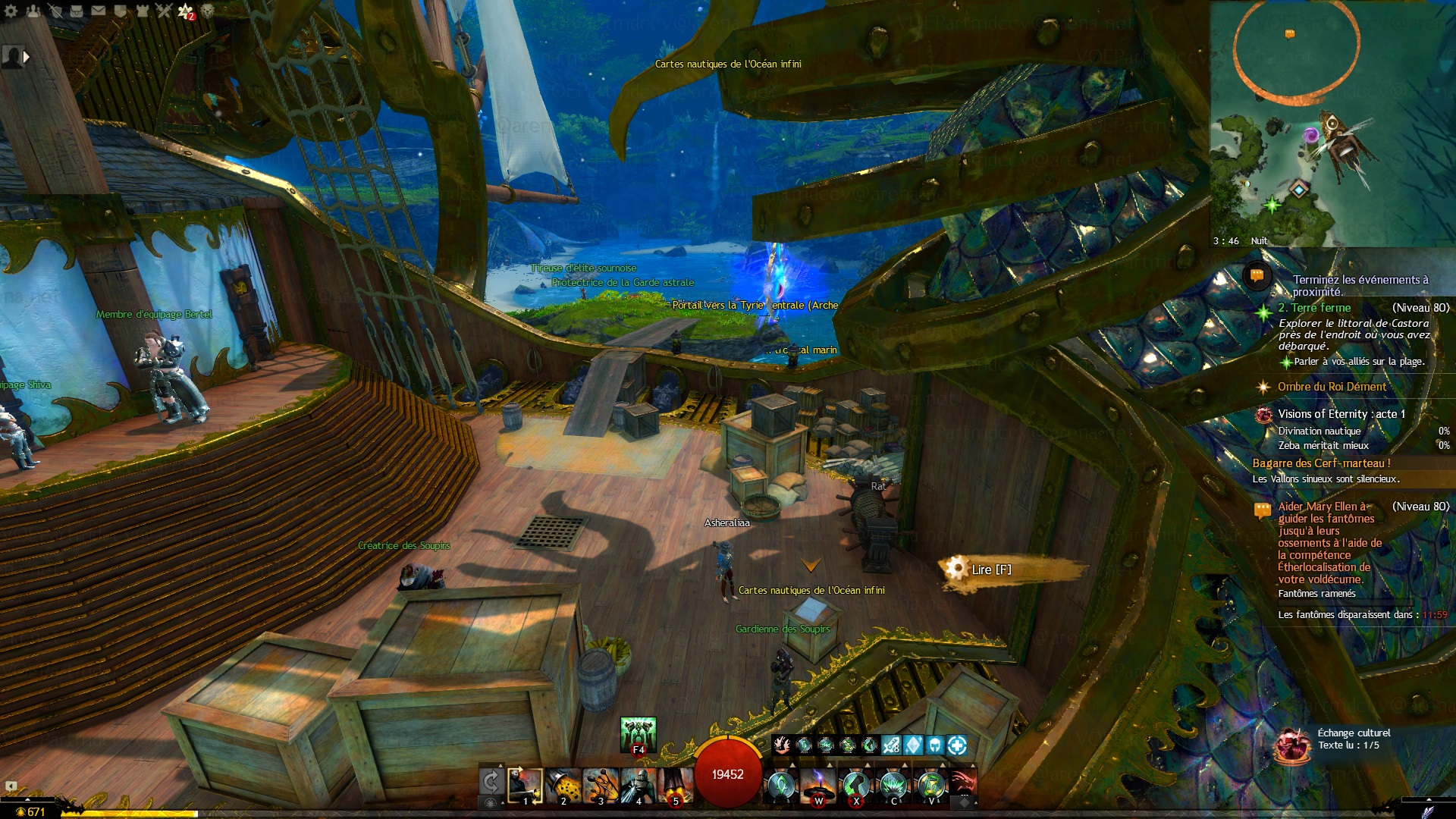Activate the F4 green mech skill
Viewport: 1456px width, 819px height.
pyautogui.click(x=638, y=734)
